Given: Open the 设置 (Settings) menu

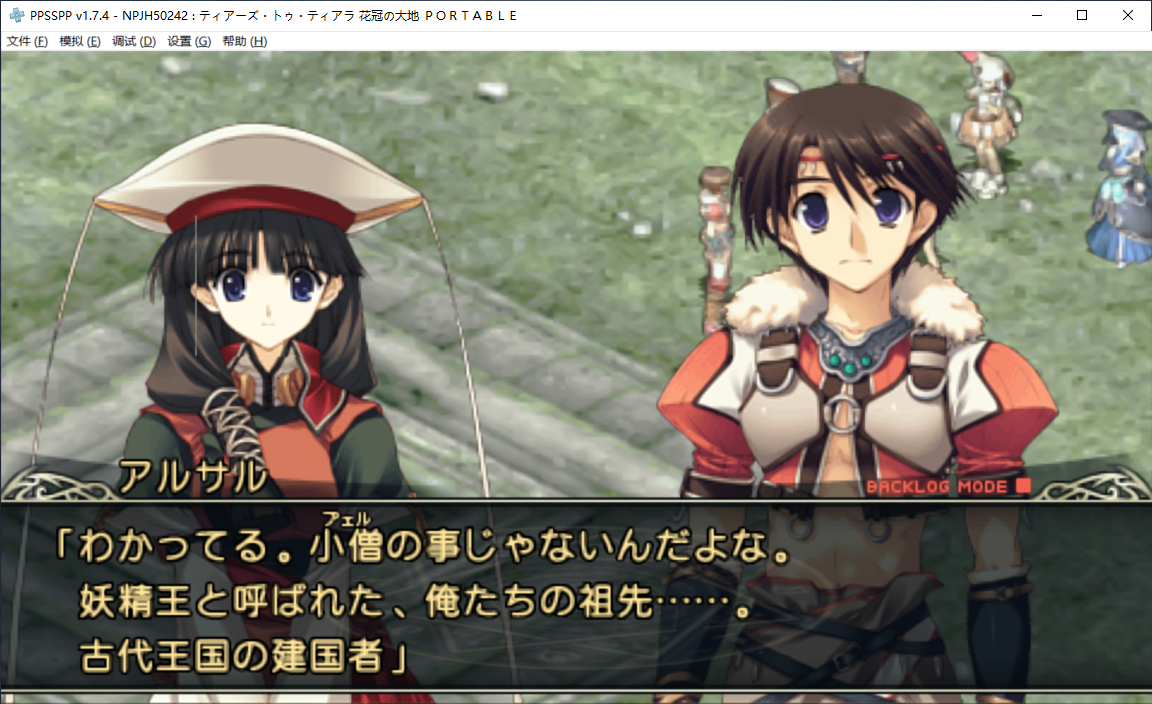Looking at the screenshot, I should click(189, 41).
